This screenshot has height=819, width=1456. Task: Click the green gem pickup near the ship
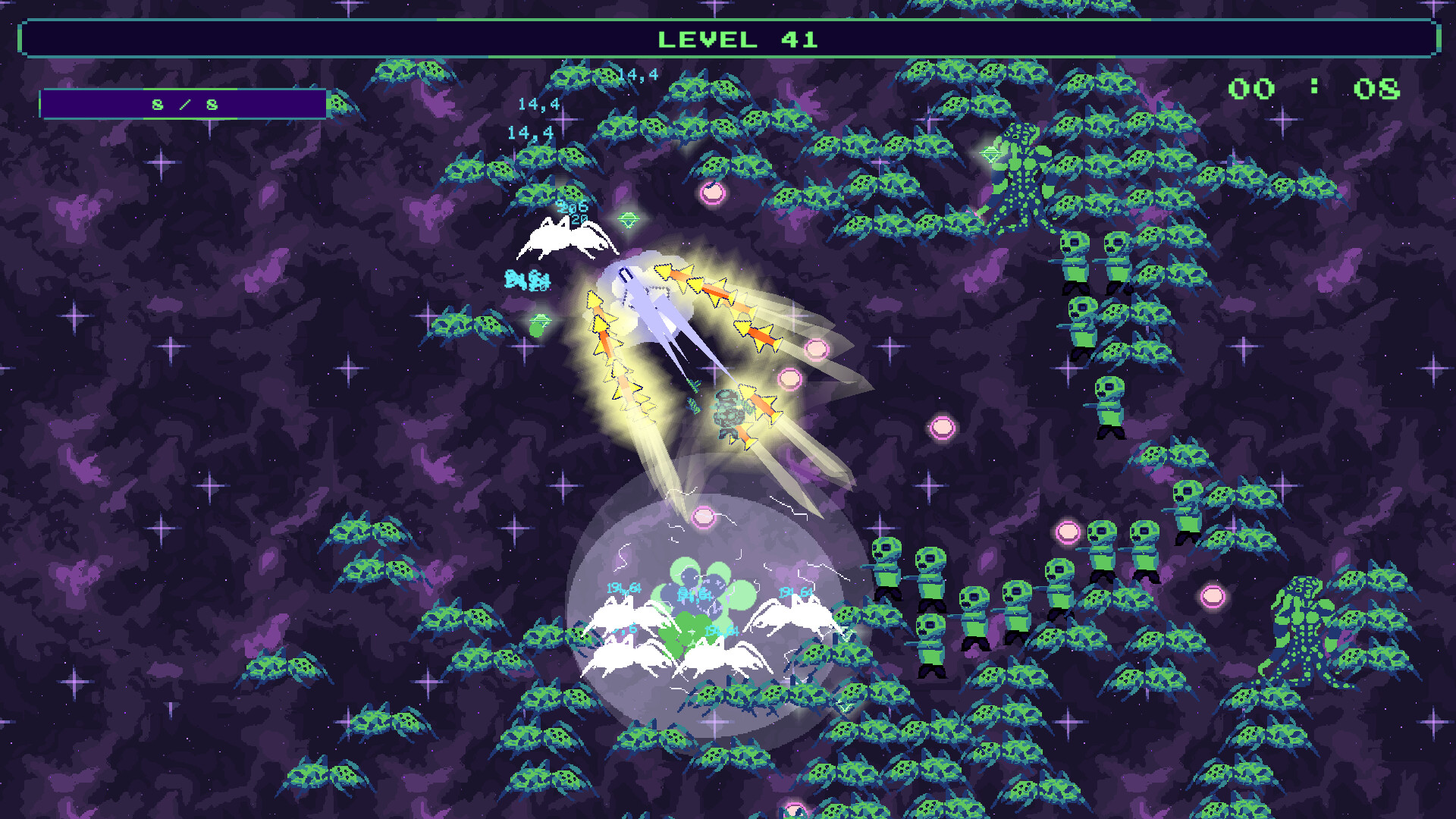627,219
